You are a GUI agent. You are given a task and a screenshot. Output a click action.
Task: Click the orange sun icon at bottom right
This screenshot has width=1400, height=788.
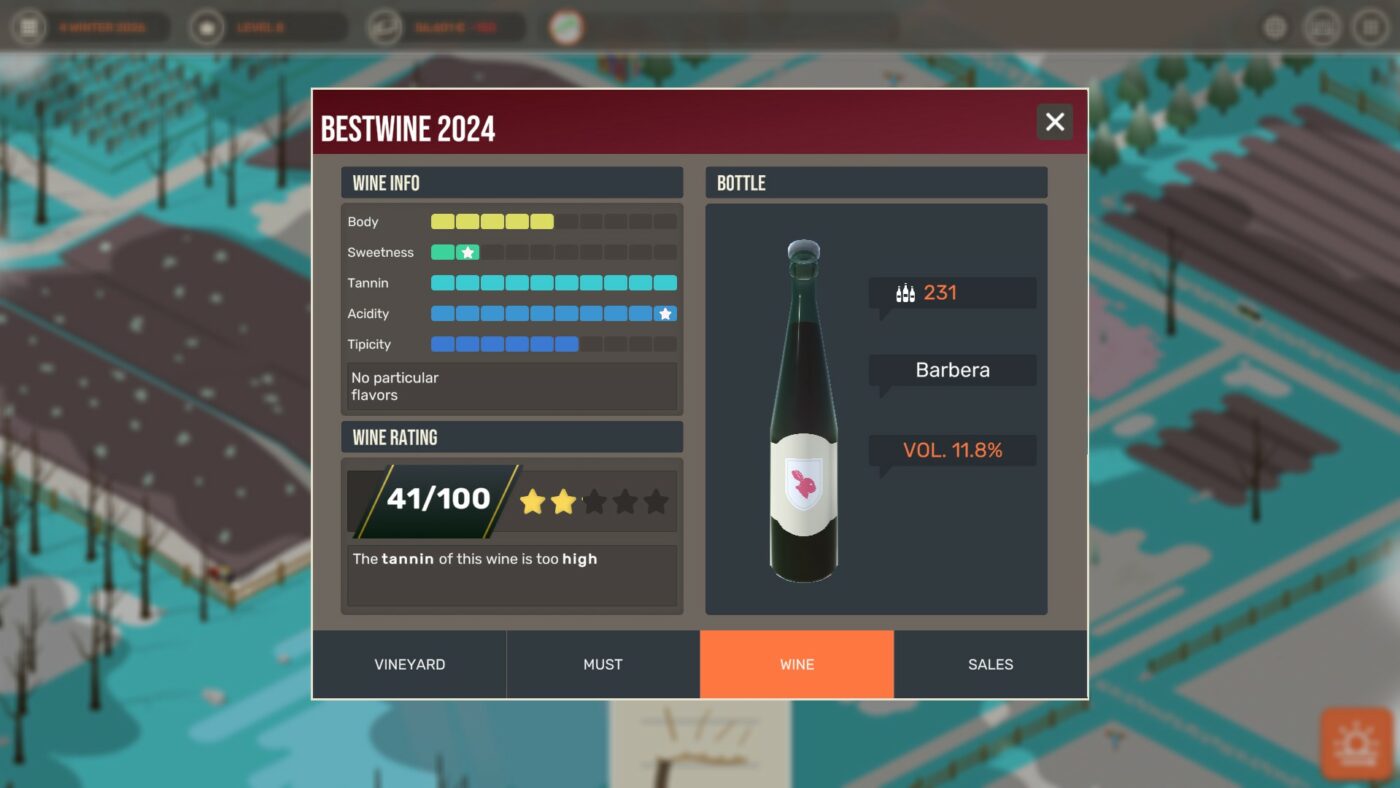1355,744
